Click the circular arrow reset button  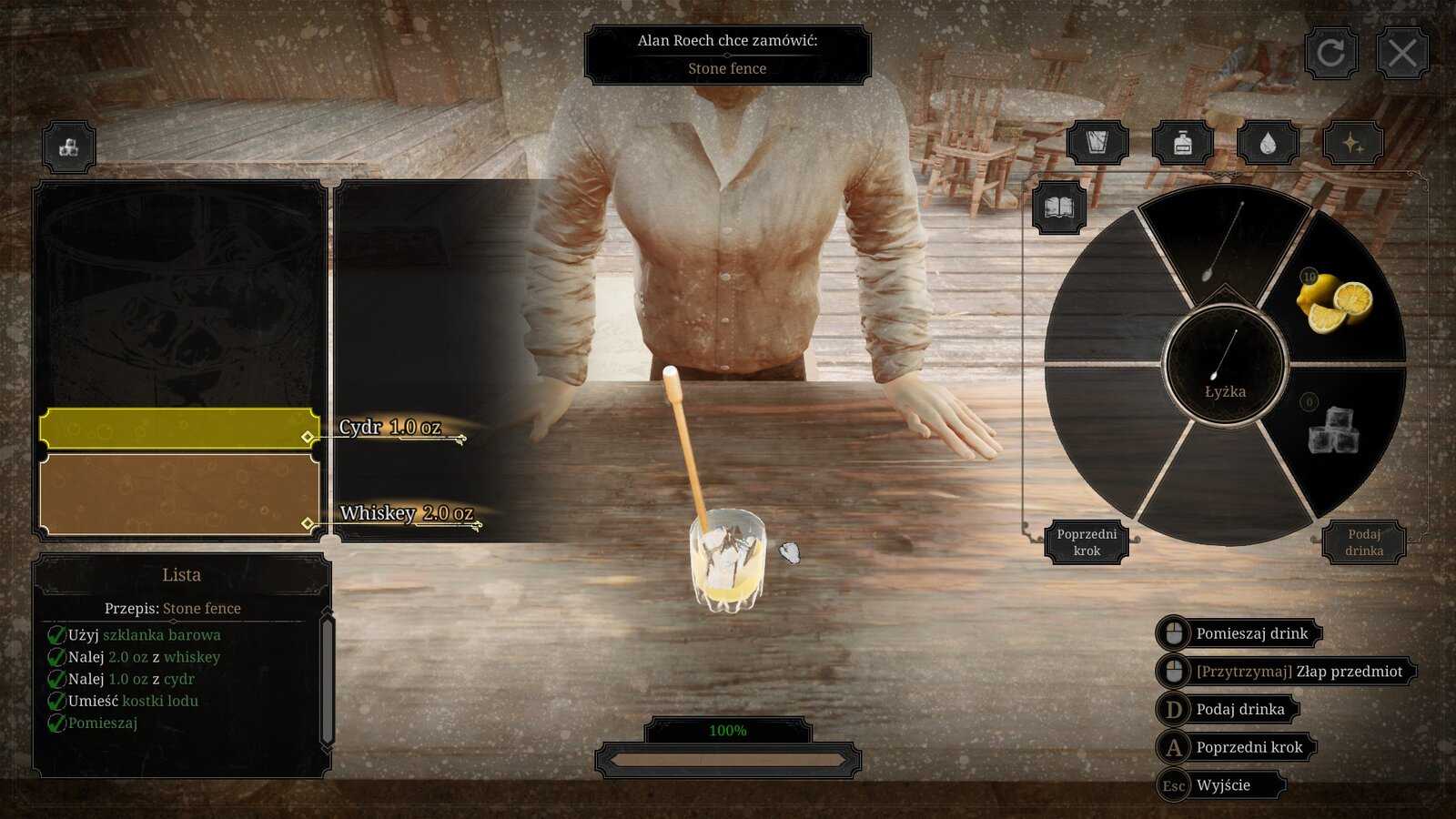coord(1330,54)
